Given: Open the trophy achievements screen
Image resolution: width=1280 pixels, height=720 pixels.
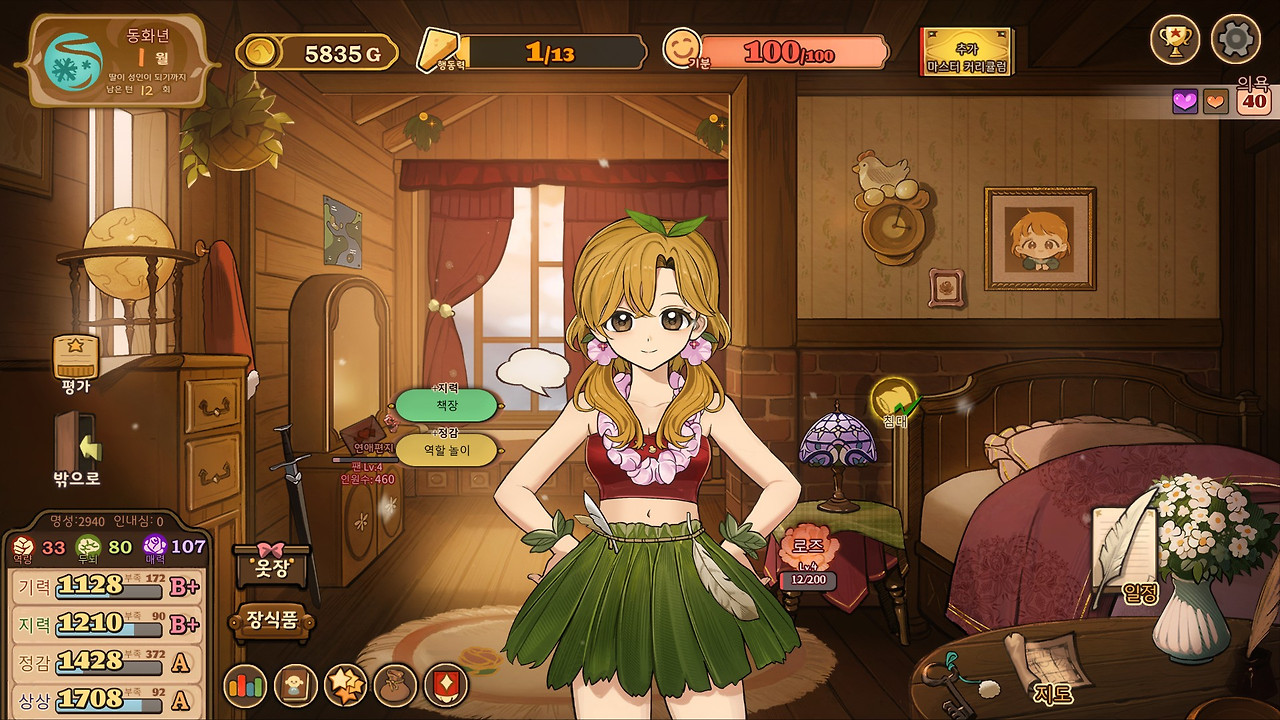Looking at the screenshot, I should pos(1175,40).
